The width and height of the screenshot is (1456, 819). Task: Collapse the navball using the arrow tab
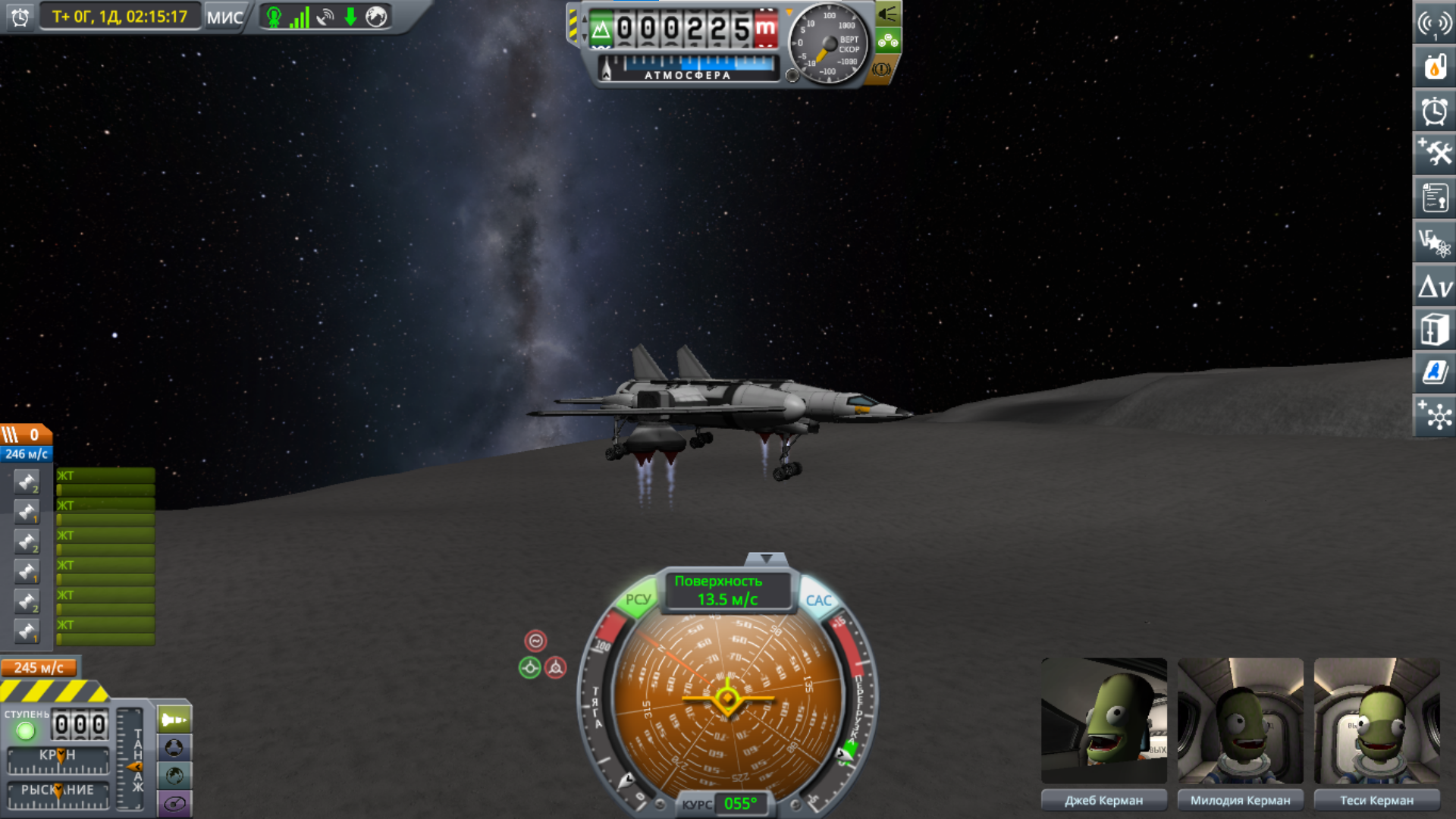[766, 560]
